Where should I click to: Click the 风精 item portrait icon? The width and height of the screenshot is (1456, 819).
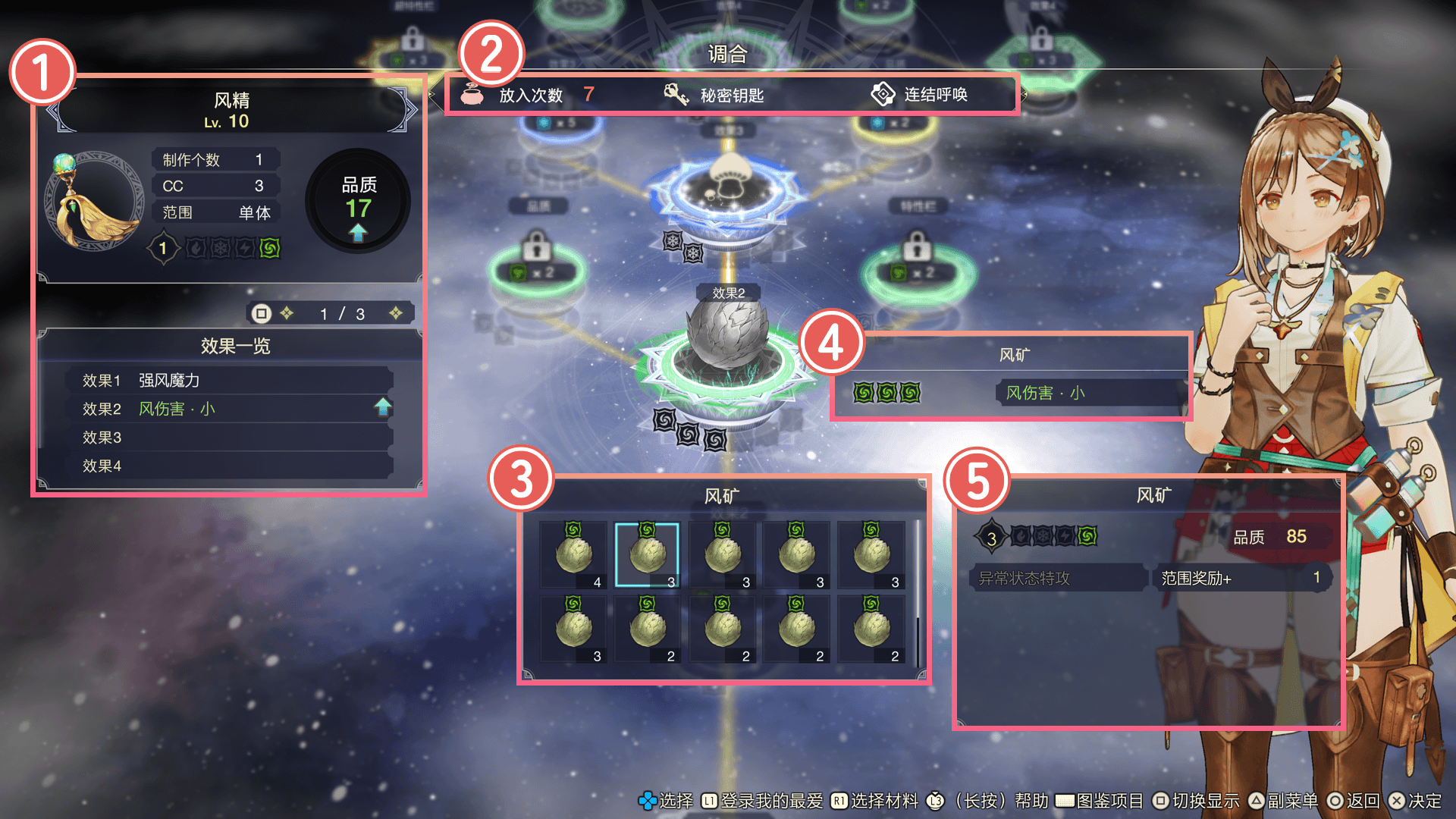pos(95,202)
